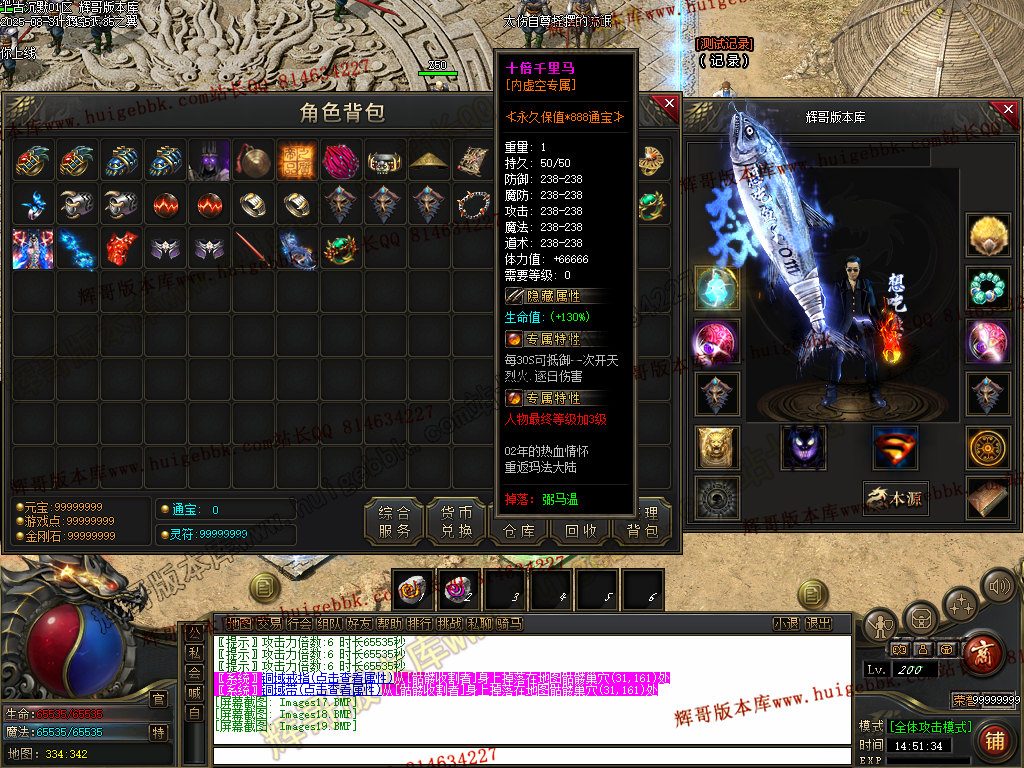This screenshot has height=768, width=1024.
Task: Open the round 铺 shop button
Action: (x=994, y=740)
